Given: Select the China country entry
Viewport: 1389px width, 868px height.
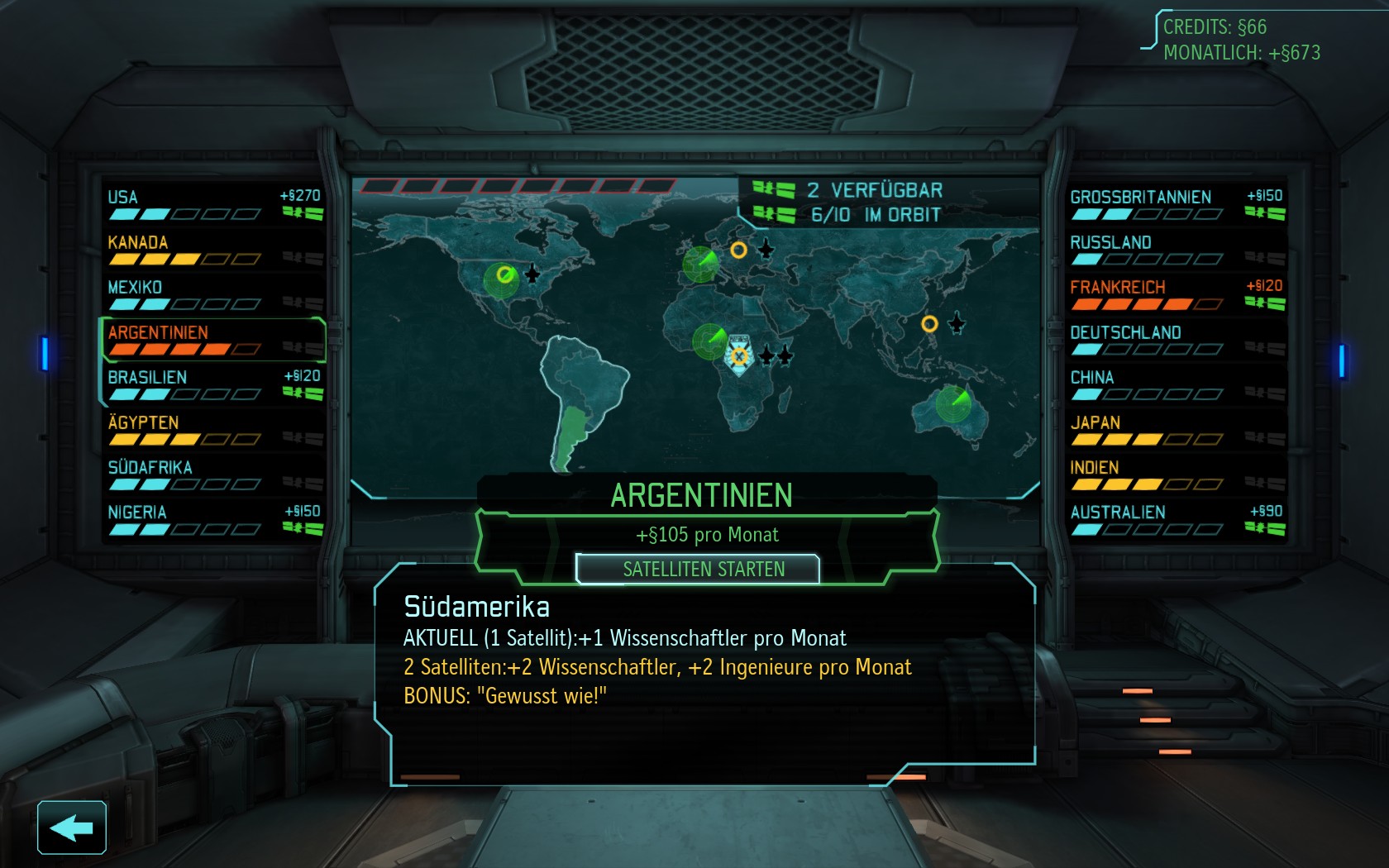Looking at the screenshot, I should point(1176,384).
